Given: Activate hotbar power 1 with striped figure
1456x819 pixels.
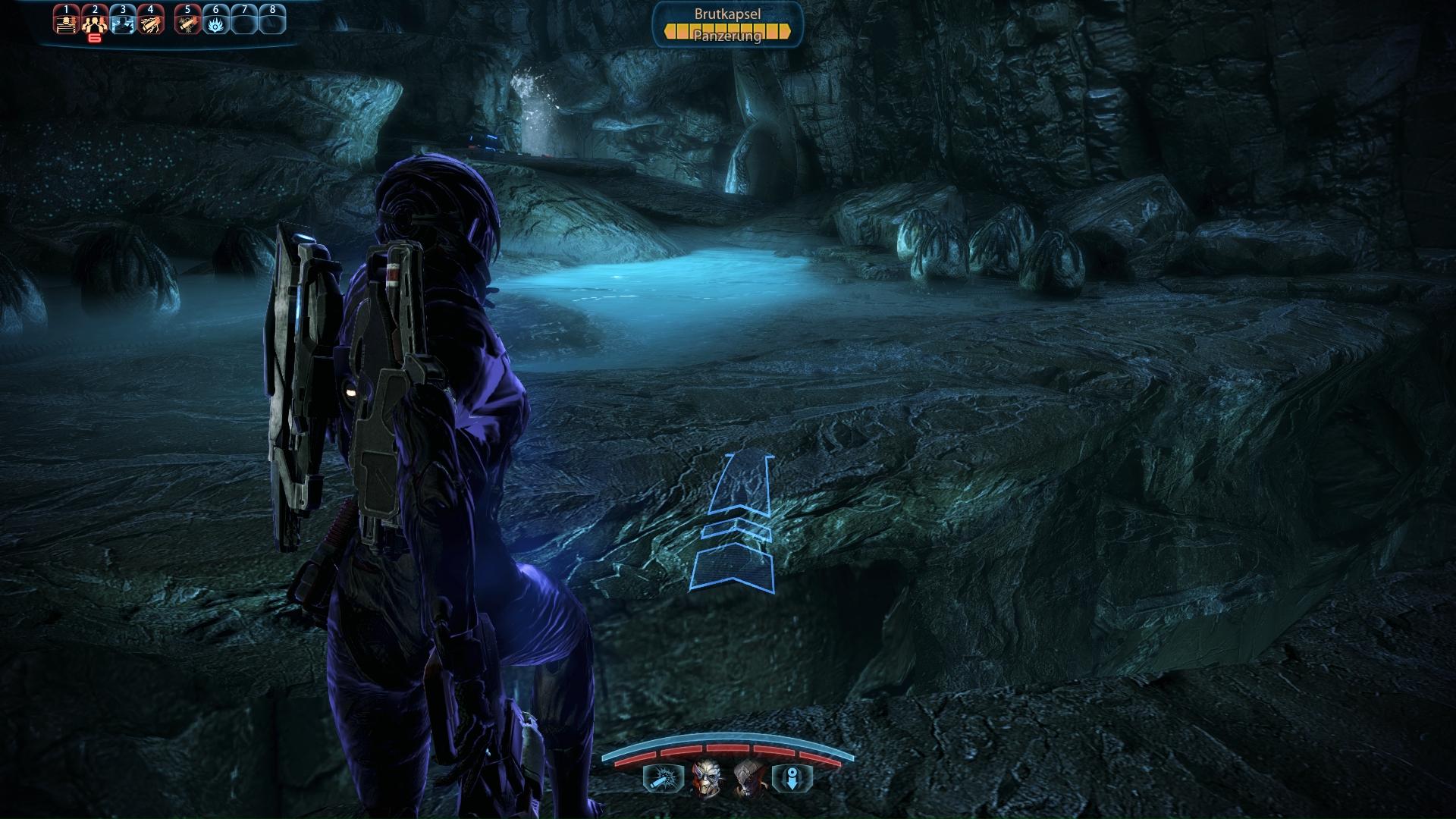Looking at the screenshot, I should coord(67,22).
